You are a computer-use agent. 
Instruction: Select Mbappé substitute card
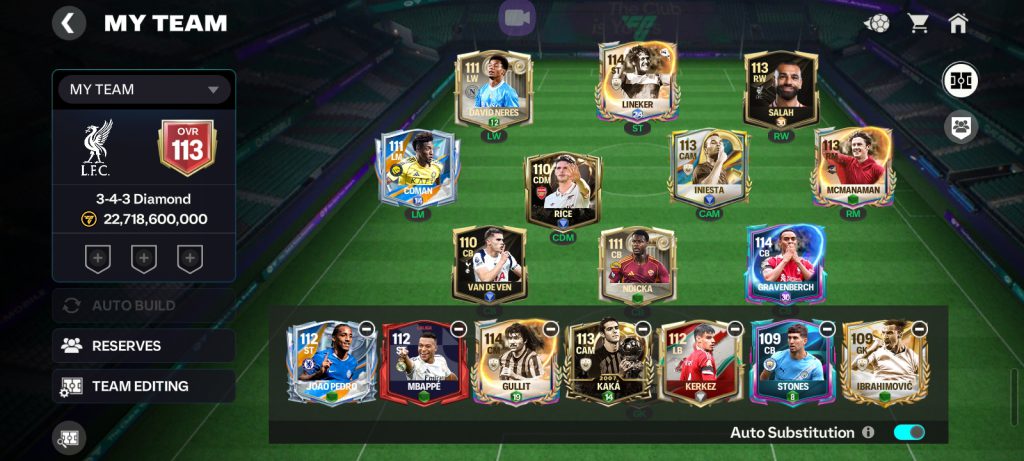pyautogui.click(x=418, y=362)
